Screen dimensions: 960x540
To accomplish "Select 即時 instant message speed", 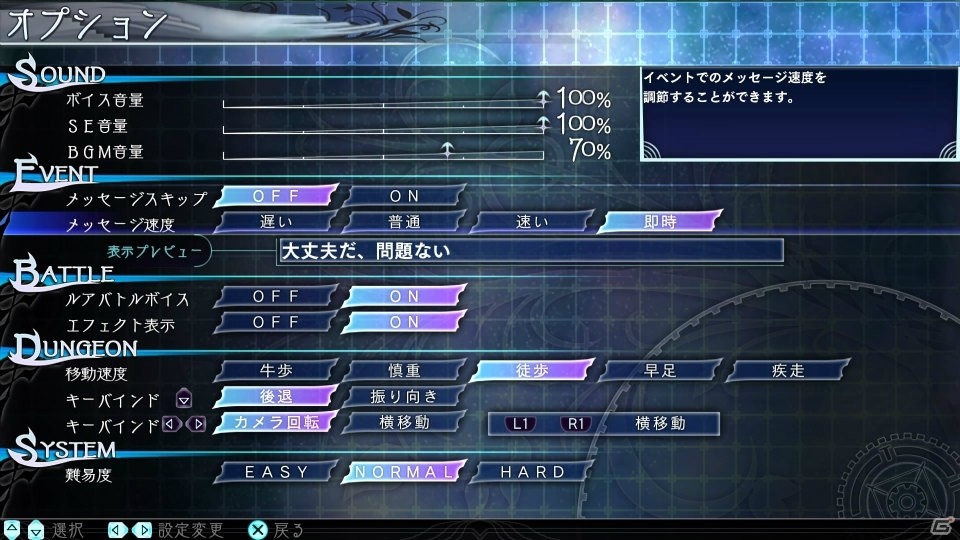I will (660, 222).
